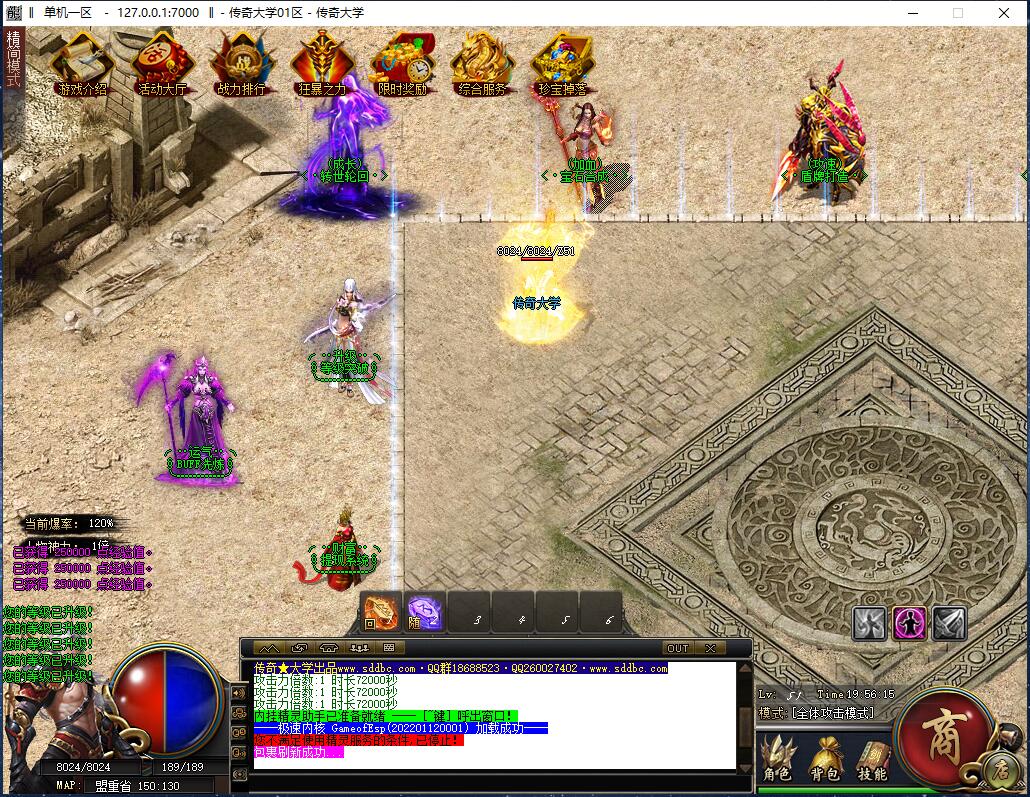1030x797 pixels.
Task: Use the 回 return scroll hotbar slot
Action: pyautogui.click(x=380, y=613)
